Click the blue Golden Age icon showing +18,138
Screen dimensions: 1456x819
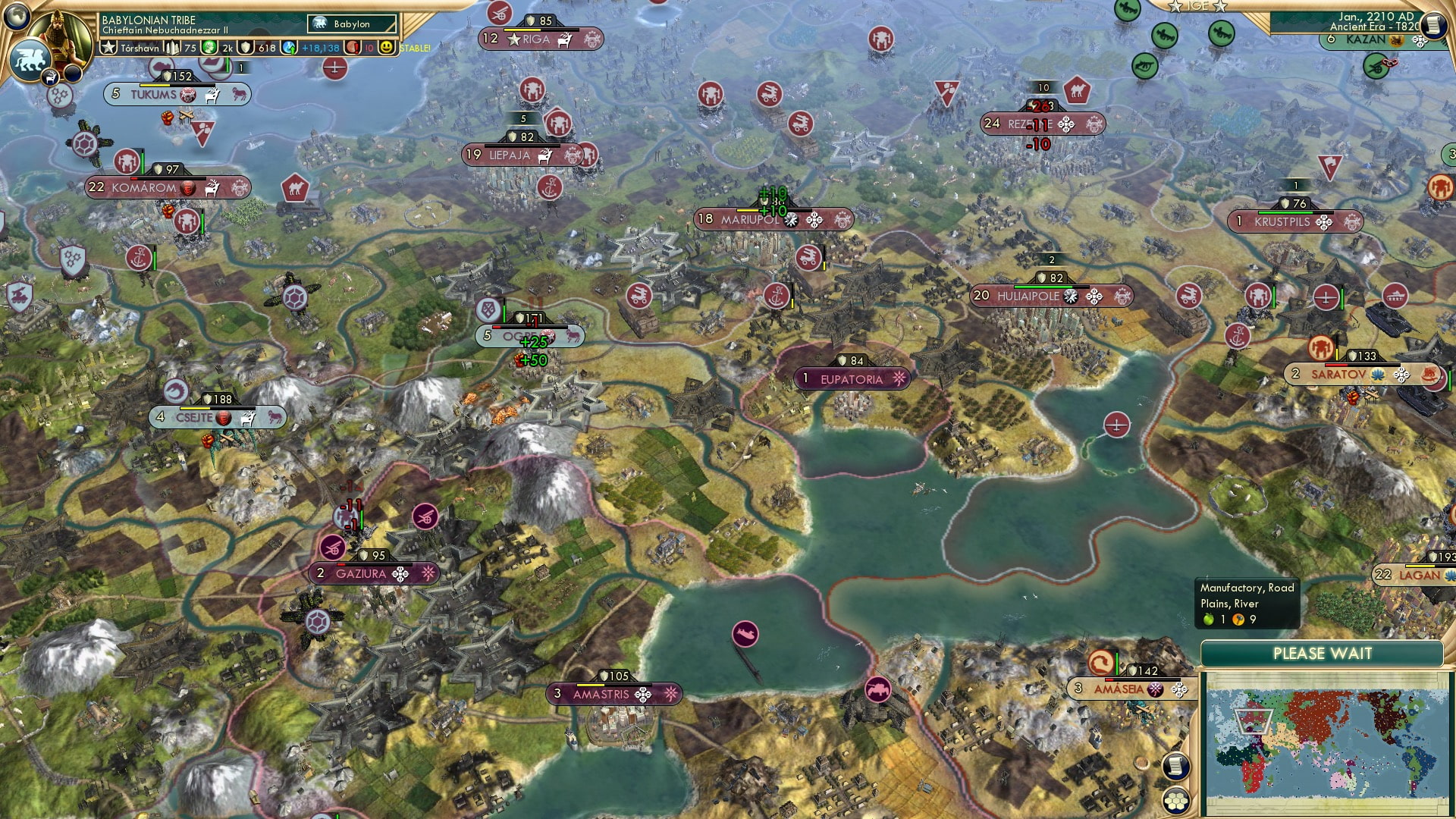pyautogui.click(x=289, y=48)
